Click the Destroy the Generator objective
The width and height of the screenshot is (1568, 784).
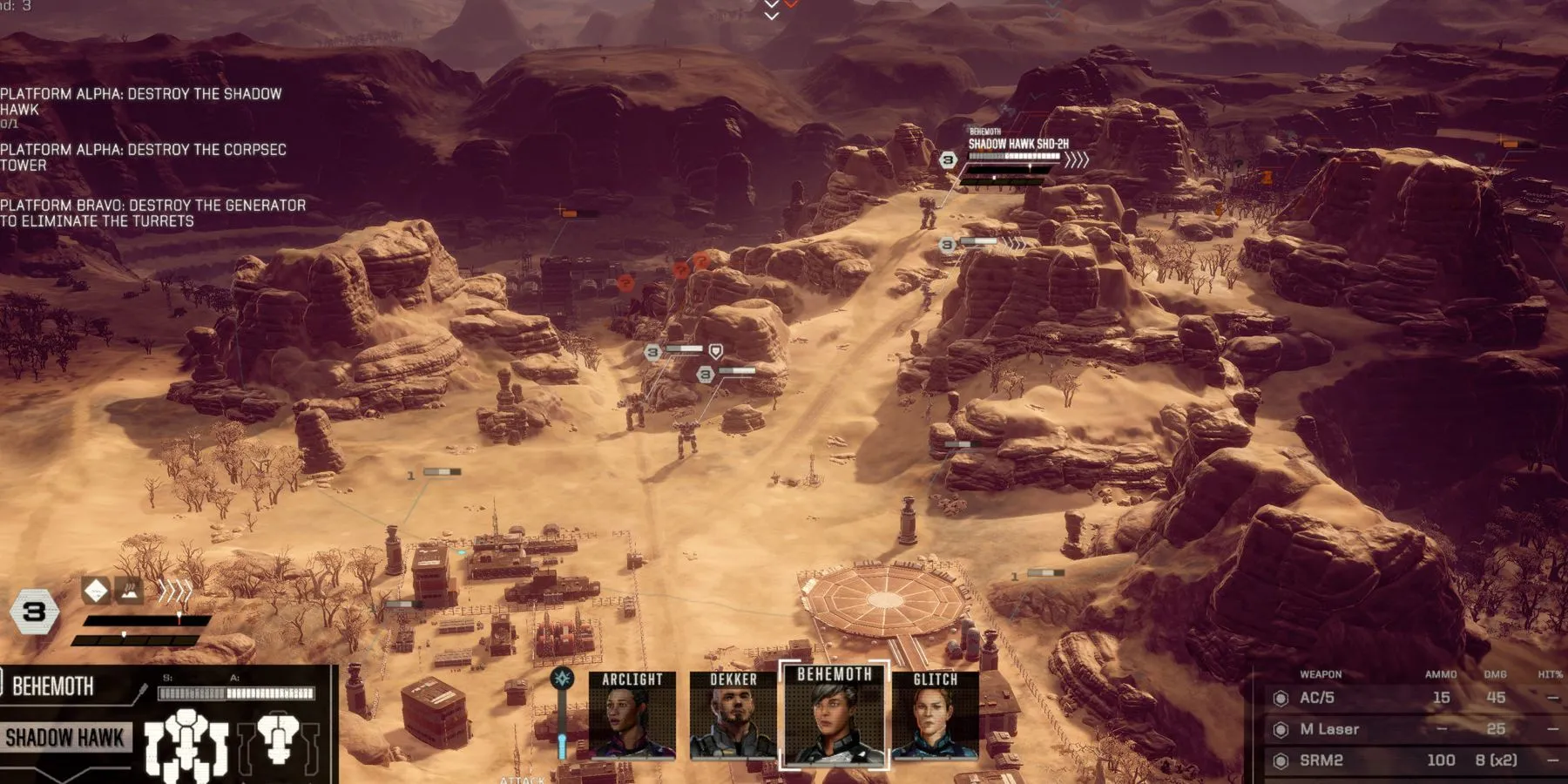152,213
